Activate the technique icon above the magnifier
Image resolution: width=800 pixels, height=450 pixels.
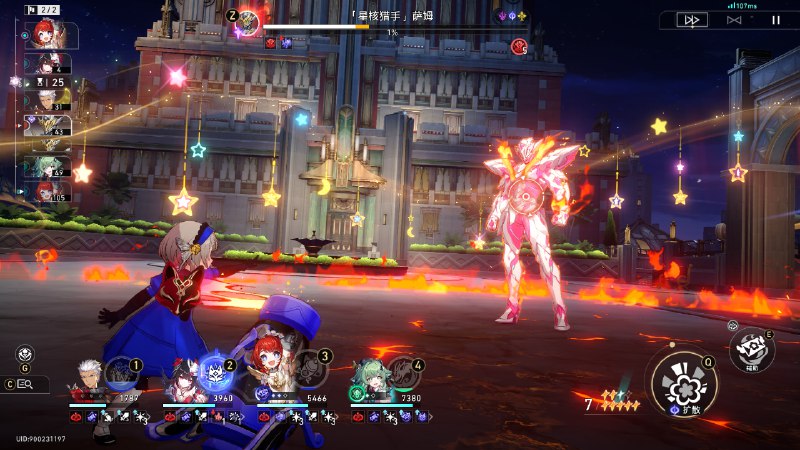(x=23, y=353)
